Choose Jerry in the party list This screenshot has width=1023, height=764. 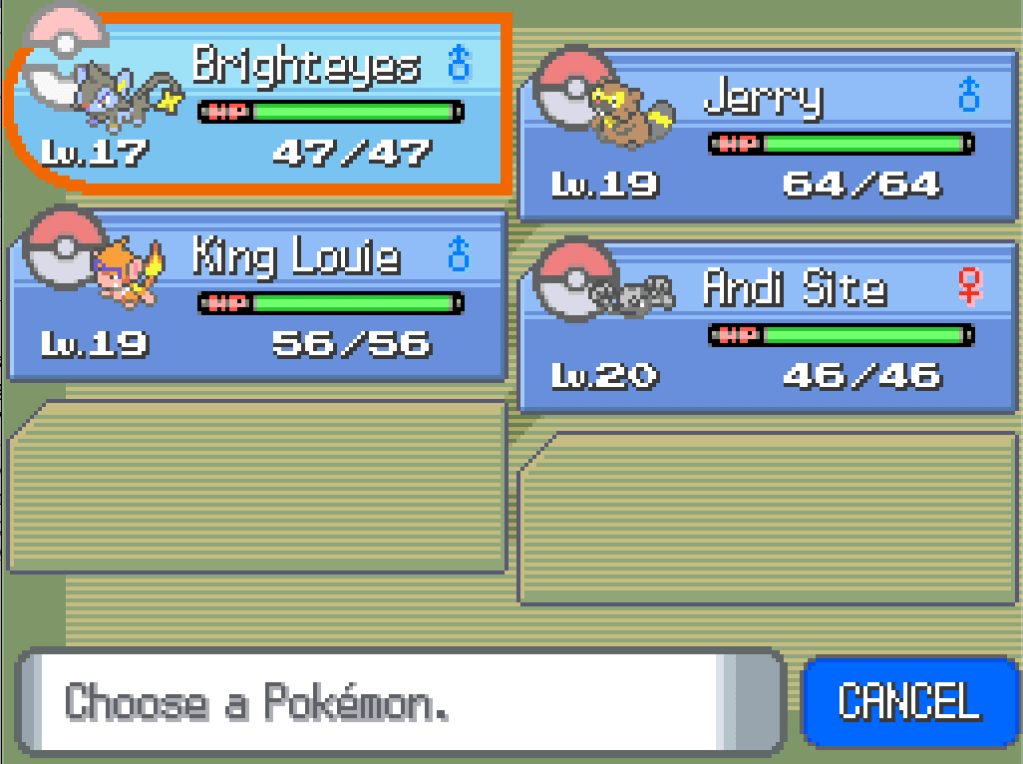[x=767, y=135]
